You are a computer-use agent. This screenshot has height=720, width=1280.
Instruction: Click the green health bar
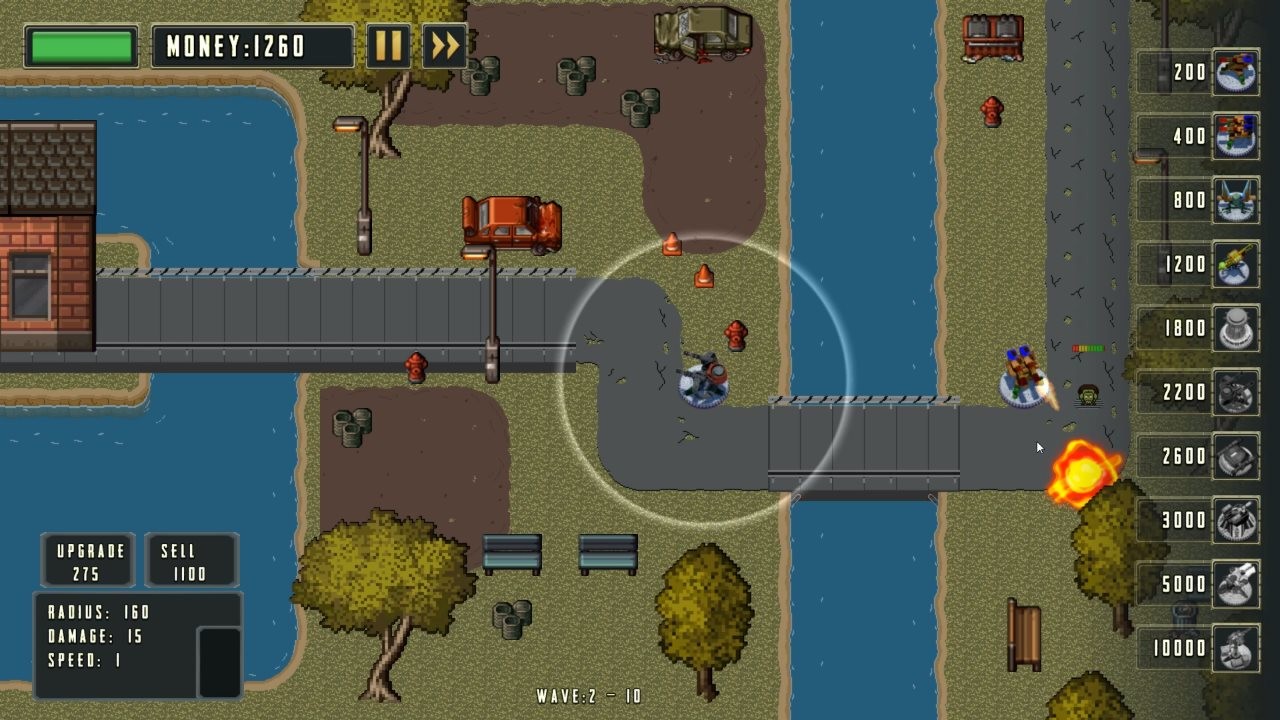[80, 45]
